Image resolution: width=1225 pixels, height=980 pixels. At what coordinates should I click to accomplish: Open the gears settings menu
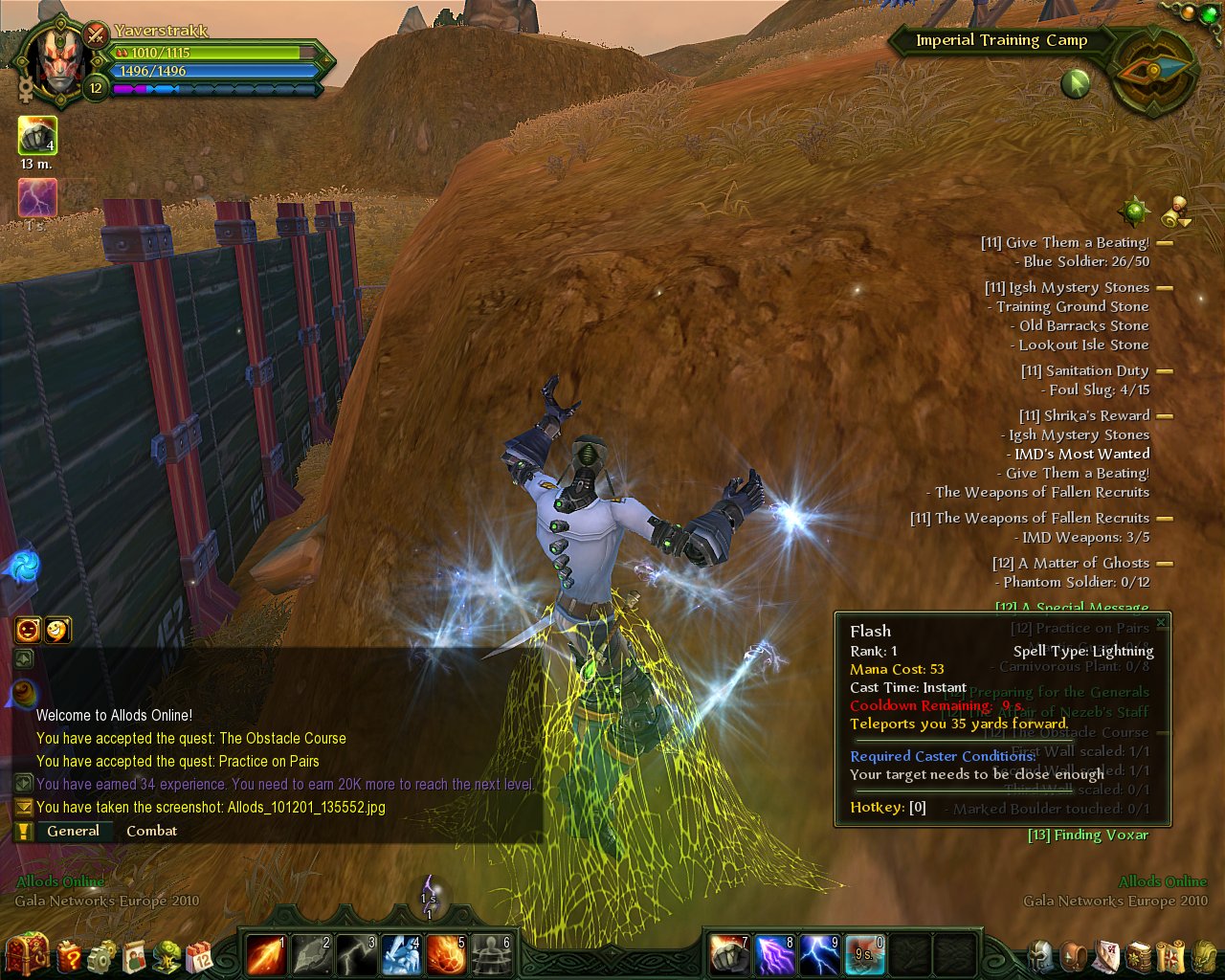(102, 955)
